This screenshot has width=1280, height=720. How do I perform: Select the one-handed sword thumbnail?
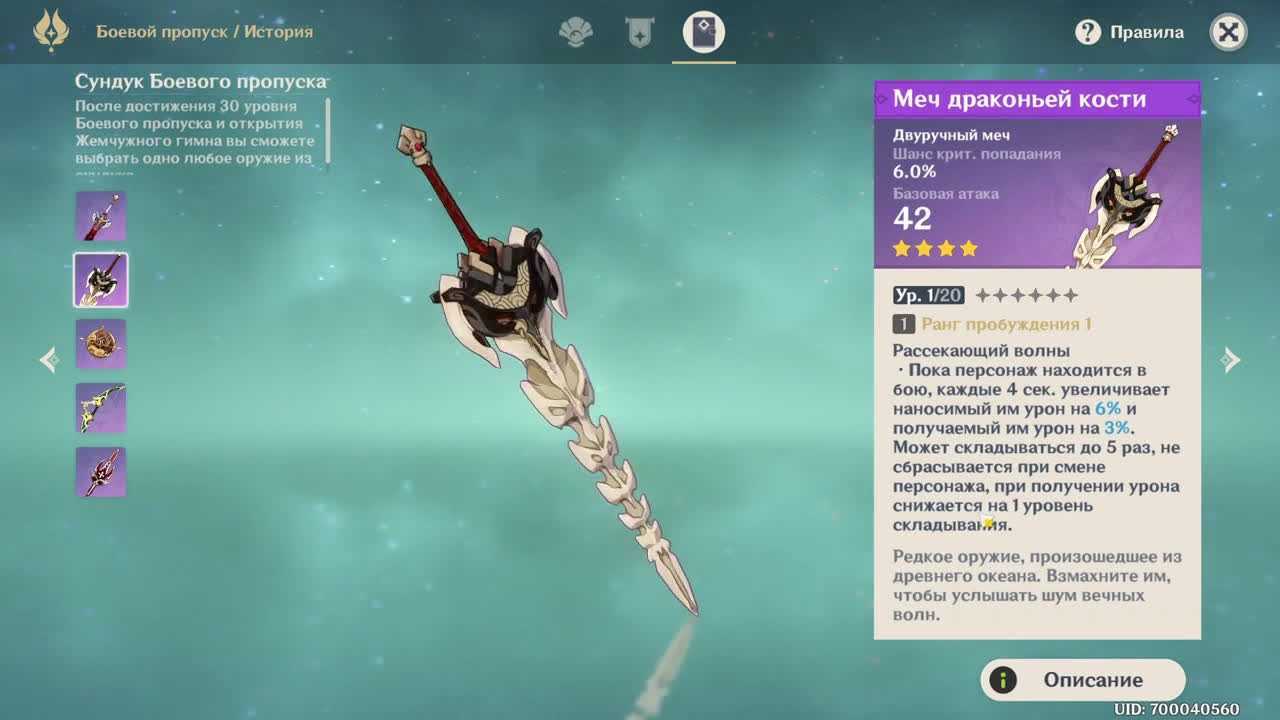pyautogui.click(x=101, y=216)
